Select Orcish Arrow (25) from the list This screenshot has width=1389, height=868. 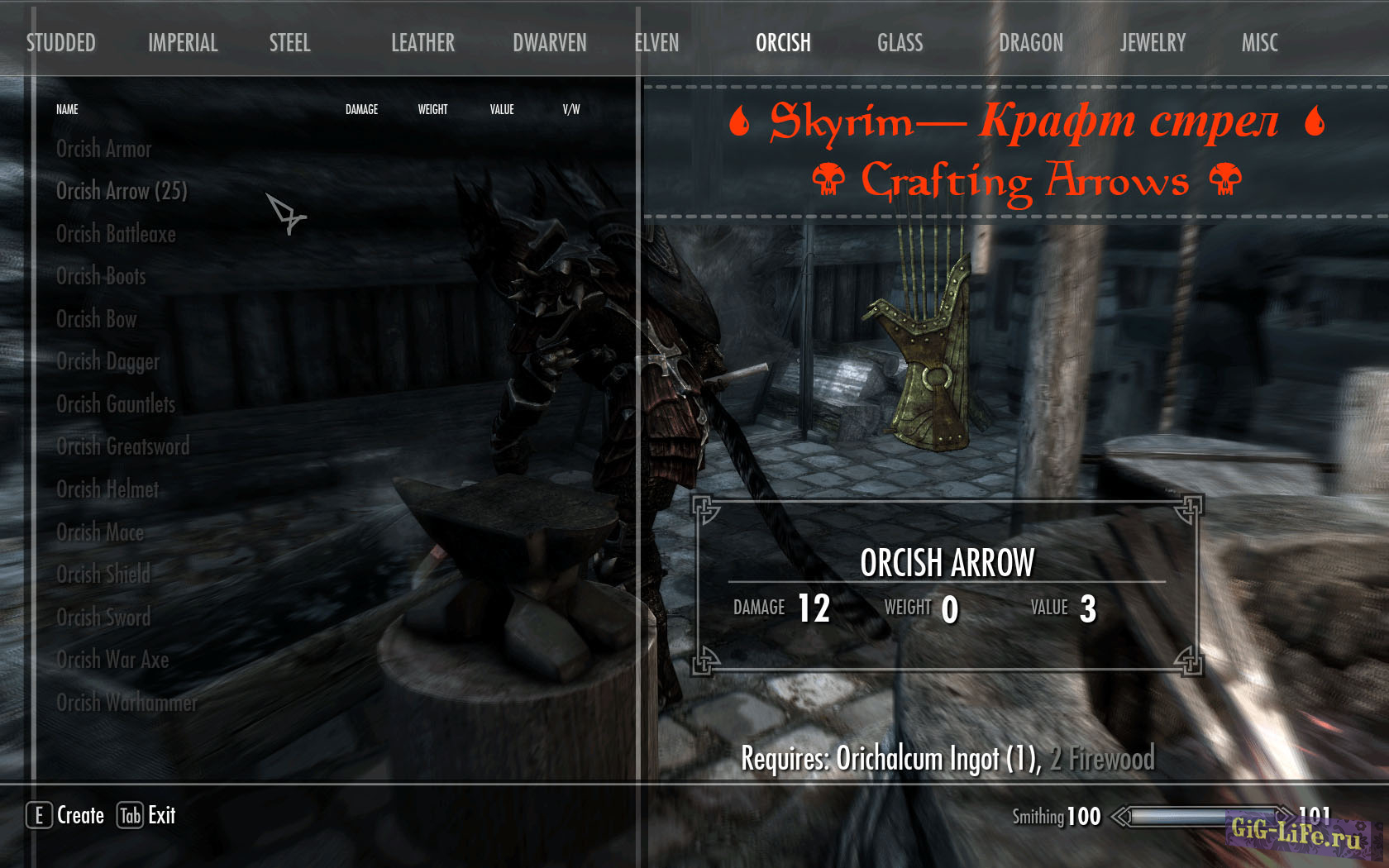click(x=122, y=191)
